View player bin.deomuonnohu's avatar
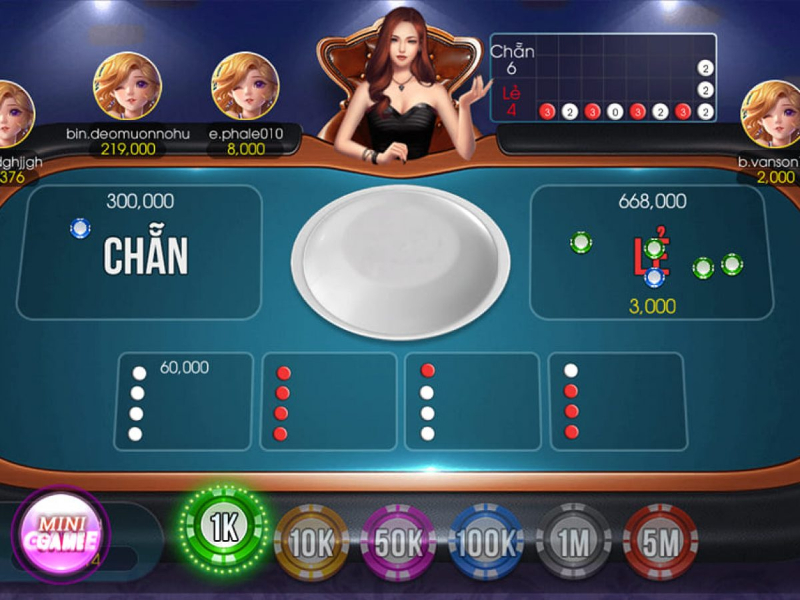Screen dimensions: 800x600 pyautogui.click(x=128, y=86)
